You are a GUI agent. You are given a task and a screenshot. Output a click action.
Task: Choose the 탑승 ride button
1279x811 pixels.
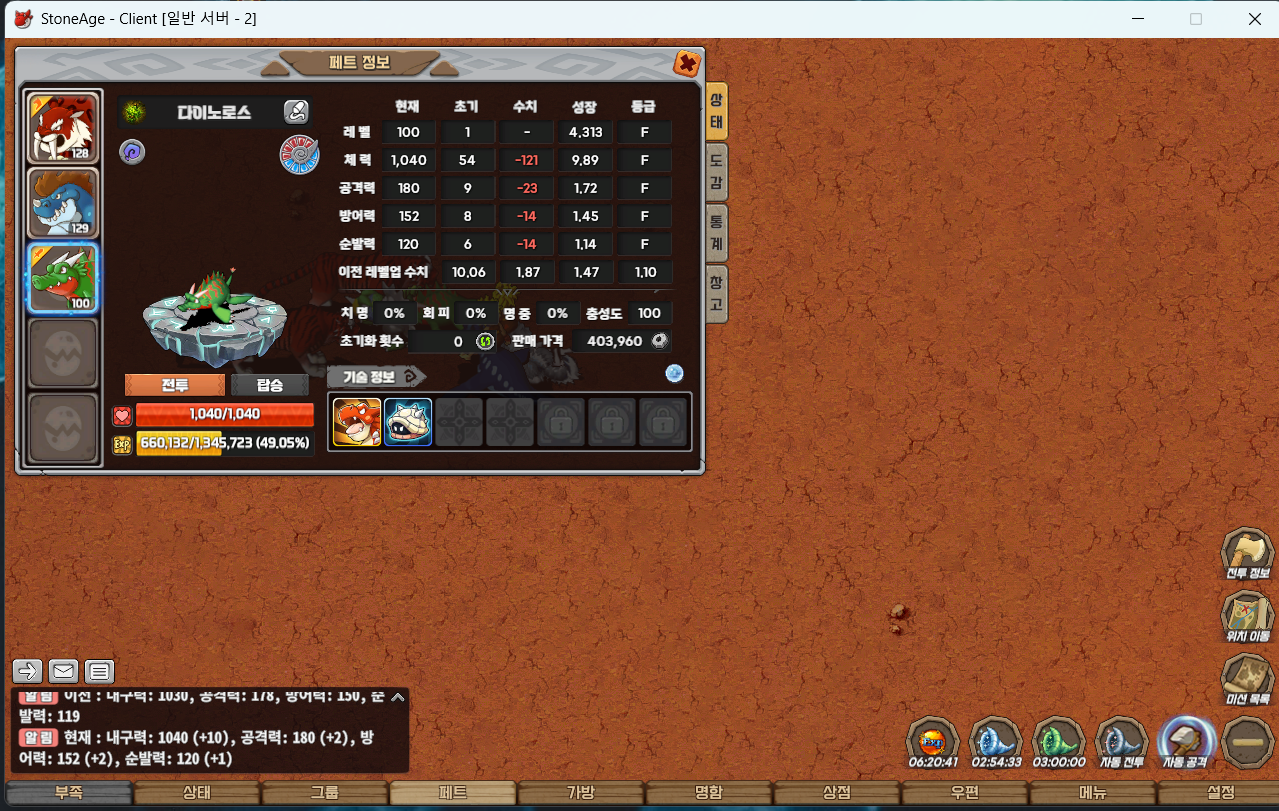tap(270, 385)
